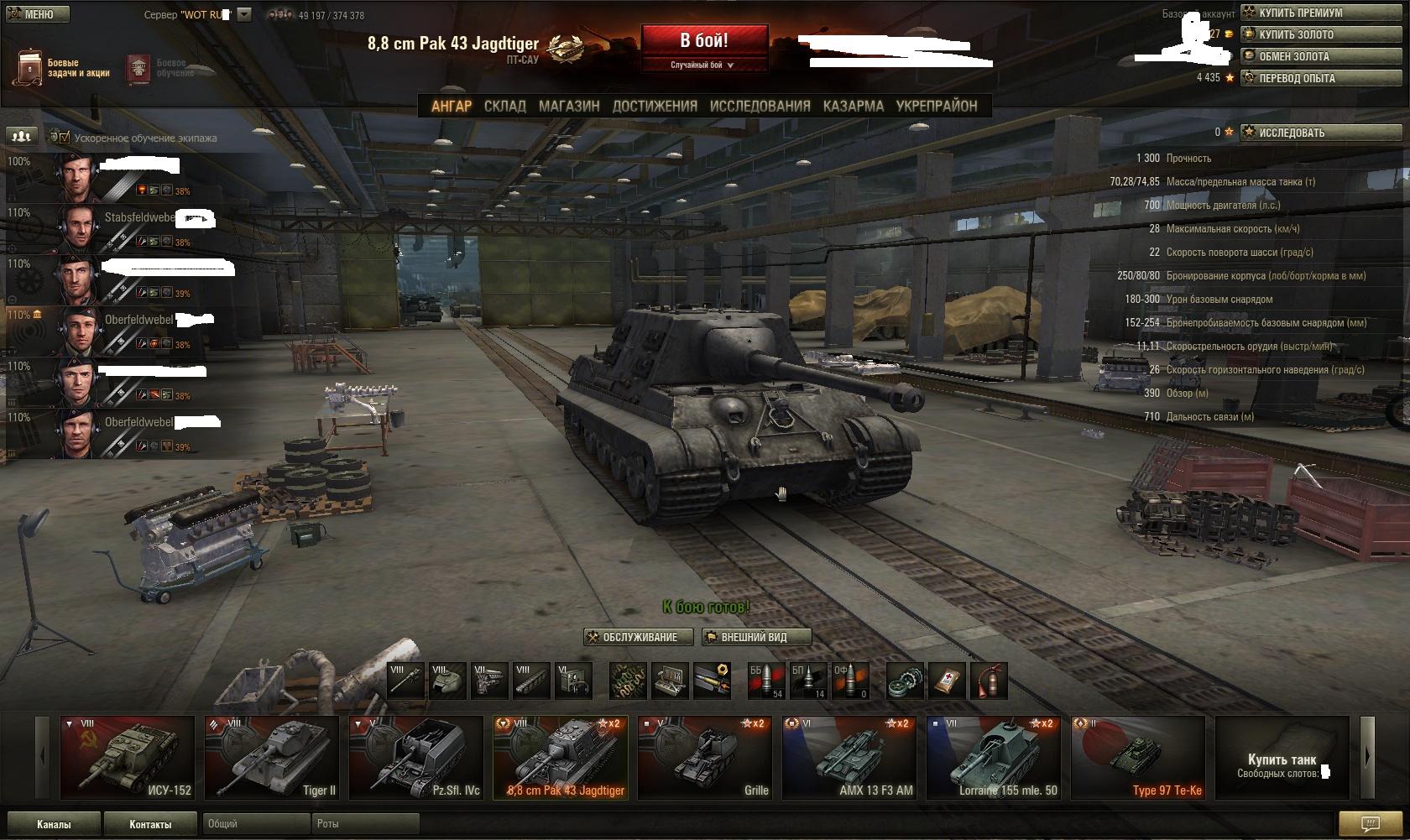The height and width of the screenshot is (840, 1410).
Task: Switch to the СКЛАД tab
Action: pos(504,106)
